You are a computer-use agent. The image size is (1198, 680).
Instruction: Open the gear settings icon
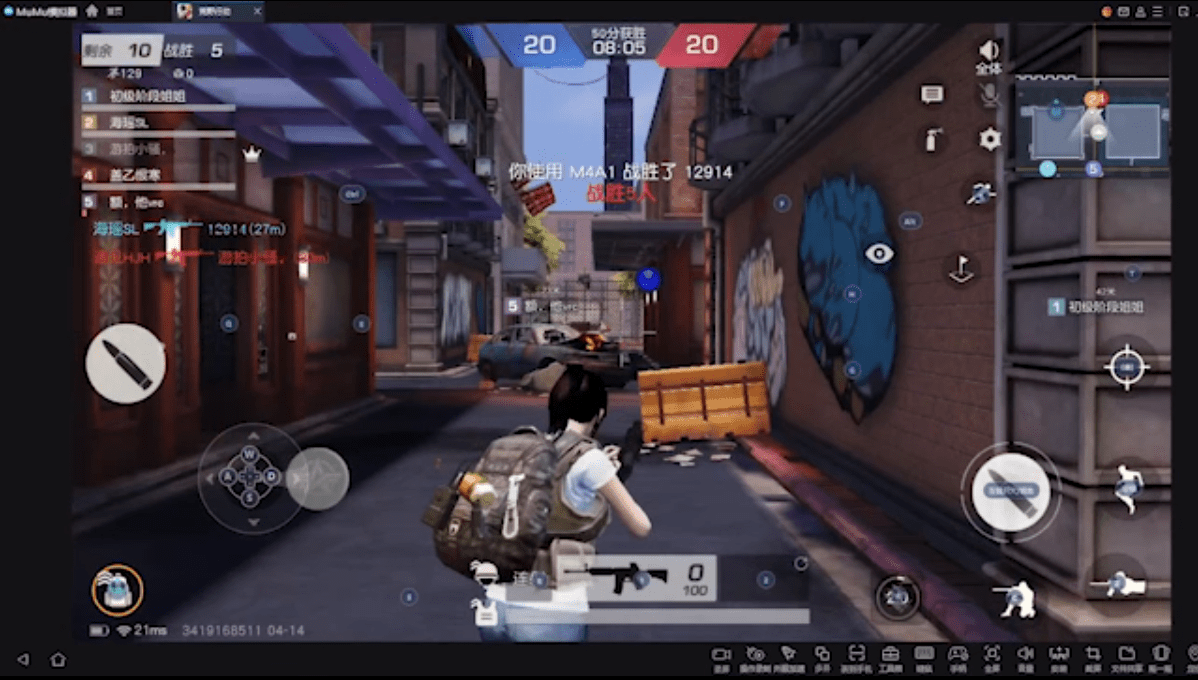[x=990, y=139]
